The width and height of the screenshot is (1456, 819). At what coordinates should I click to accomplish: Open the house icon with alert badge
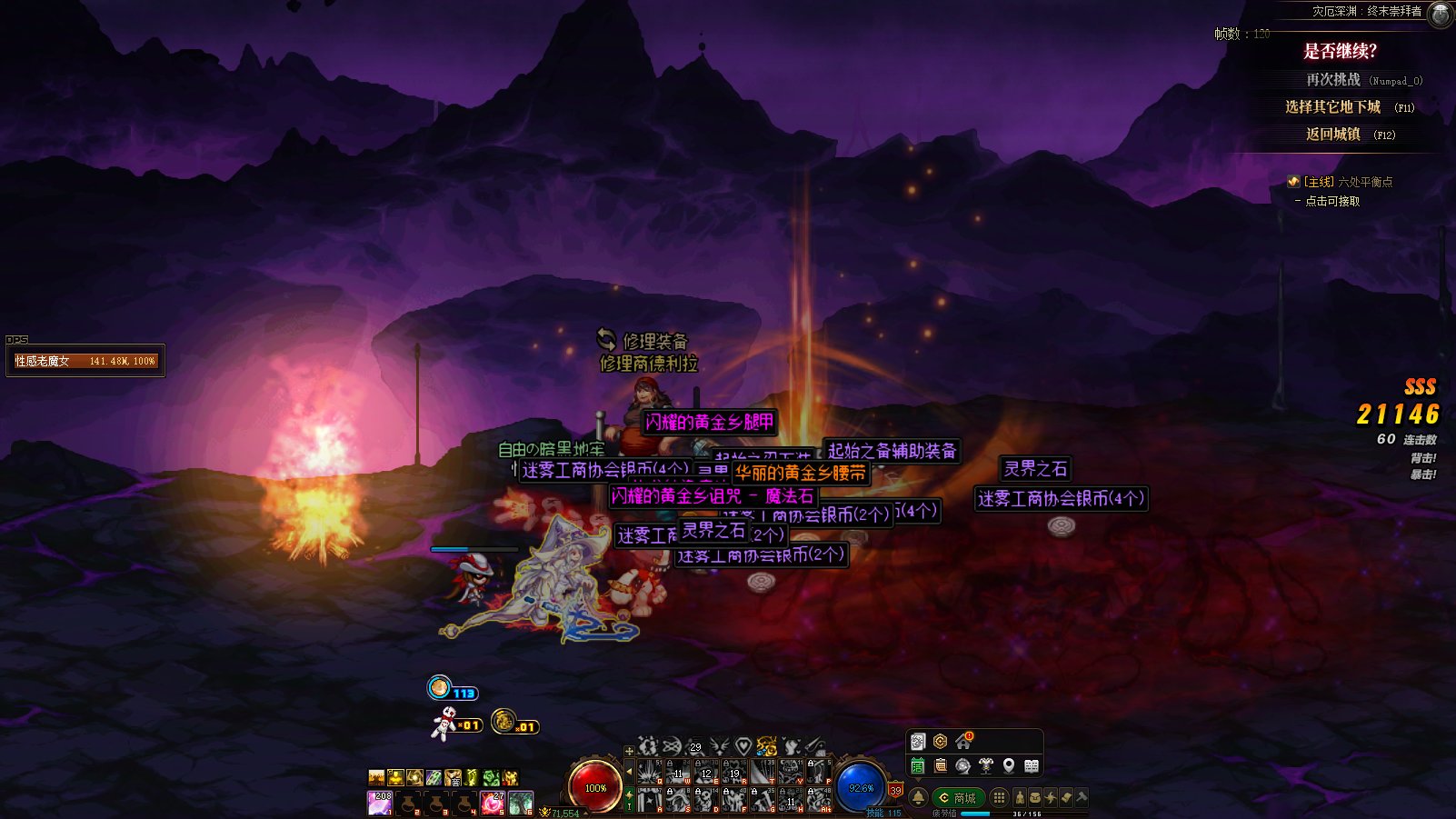(963, 742)
